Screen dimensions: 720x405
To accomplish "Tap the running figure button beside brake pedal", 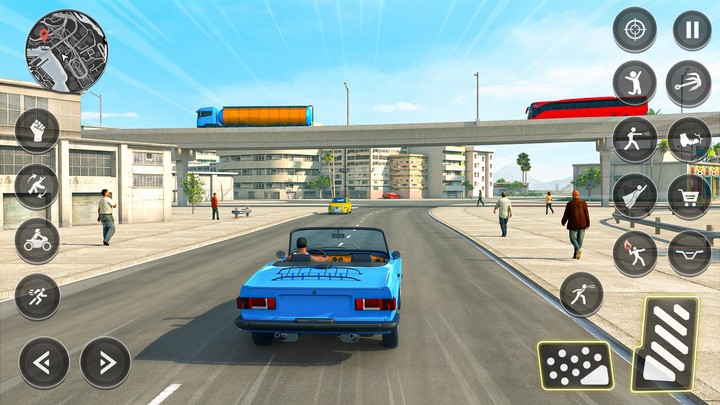I will 581,294.
